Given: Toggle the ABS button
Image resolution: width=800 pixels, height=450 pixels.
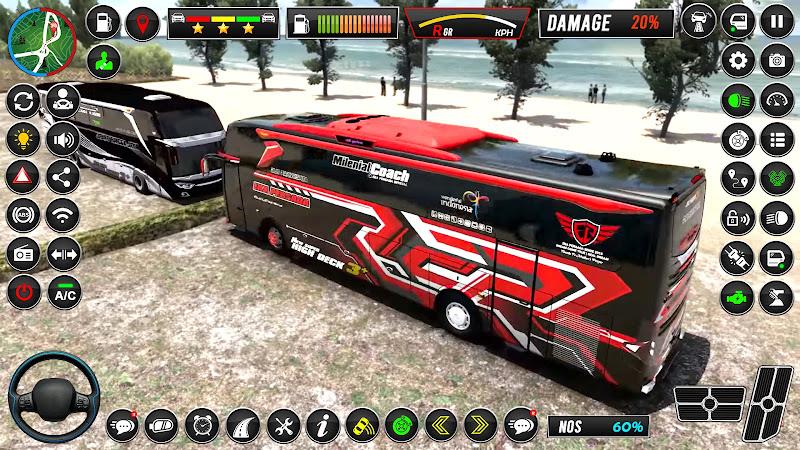Looking at the screenshot, I should (22, 216).
